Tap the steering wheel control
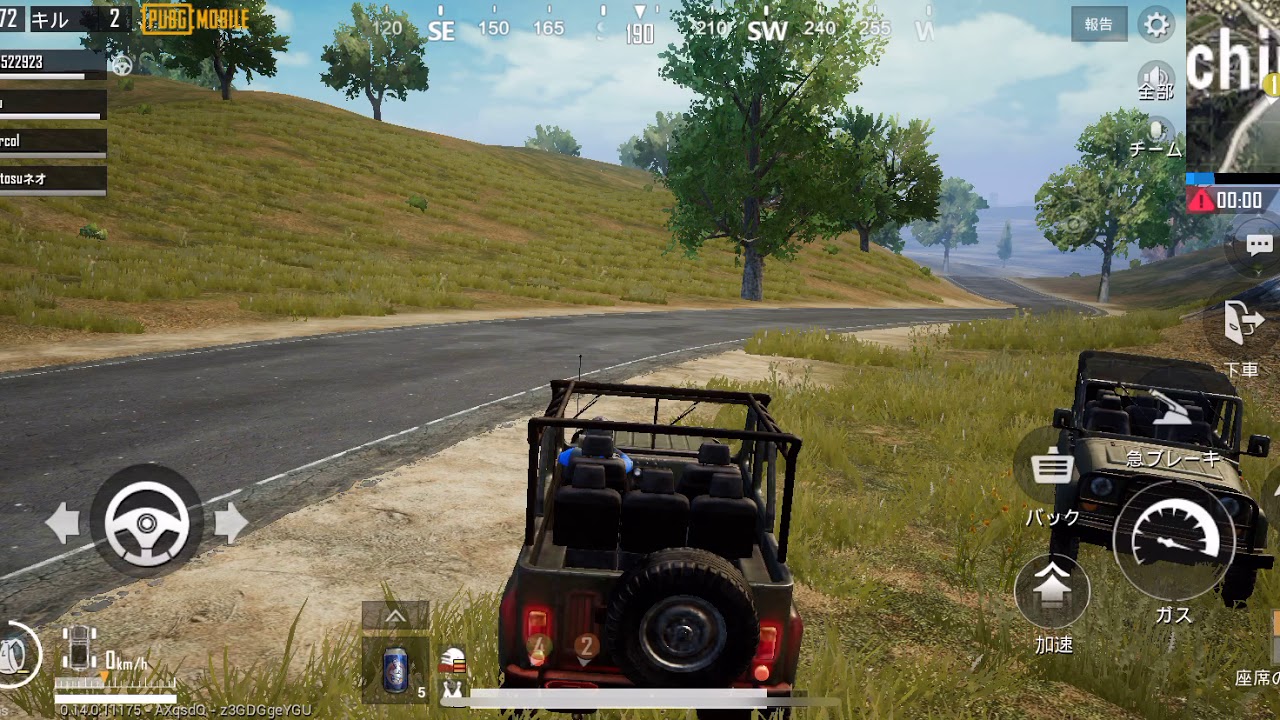 tap(147, 520)
